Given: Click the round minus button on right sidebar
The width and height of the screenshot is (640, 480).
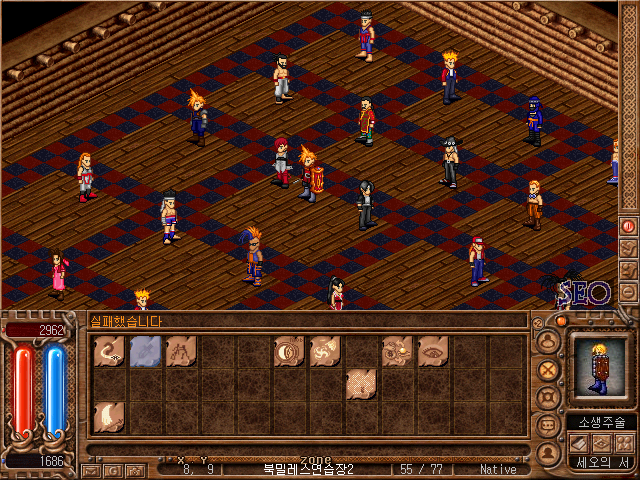Looking at the screenshot, I should click(628, 292).
